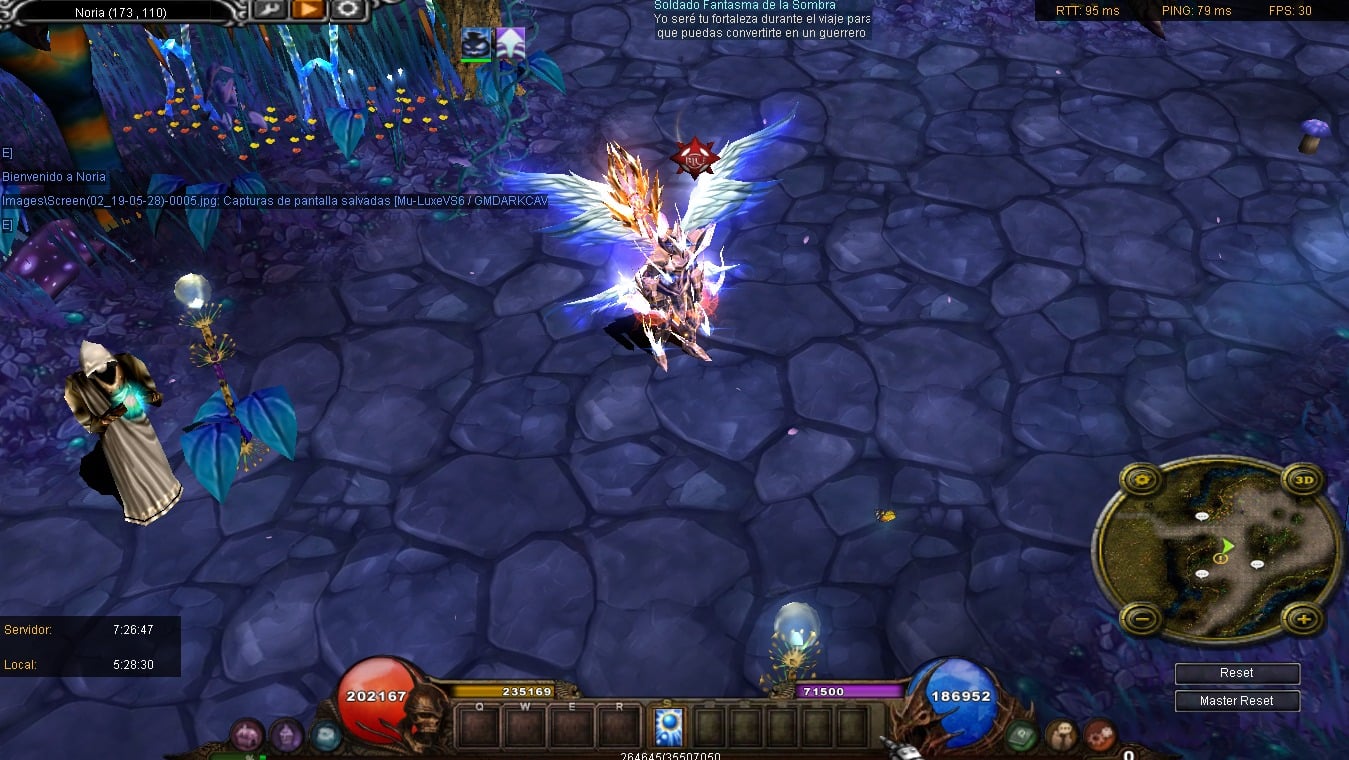Click the exclamation point marker on the minimap

1221,559
